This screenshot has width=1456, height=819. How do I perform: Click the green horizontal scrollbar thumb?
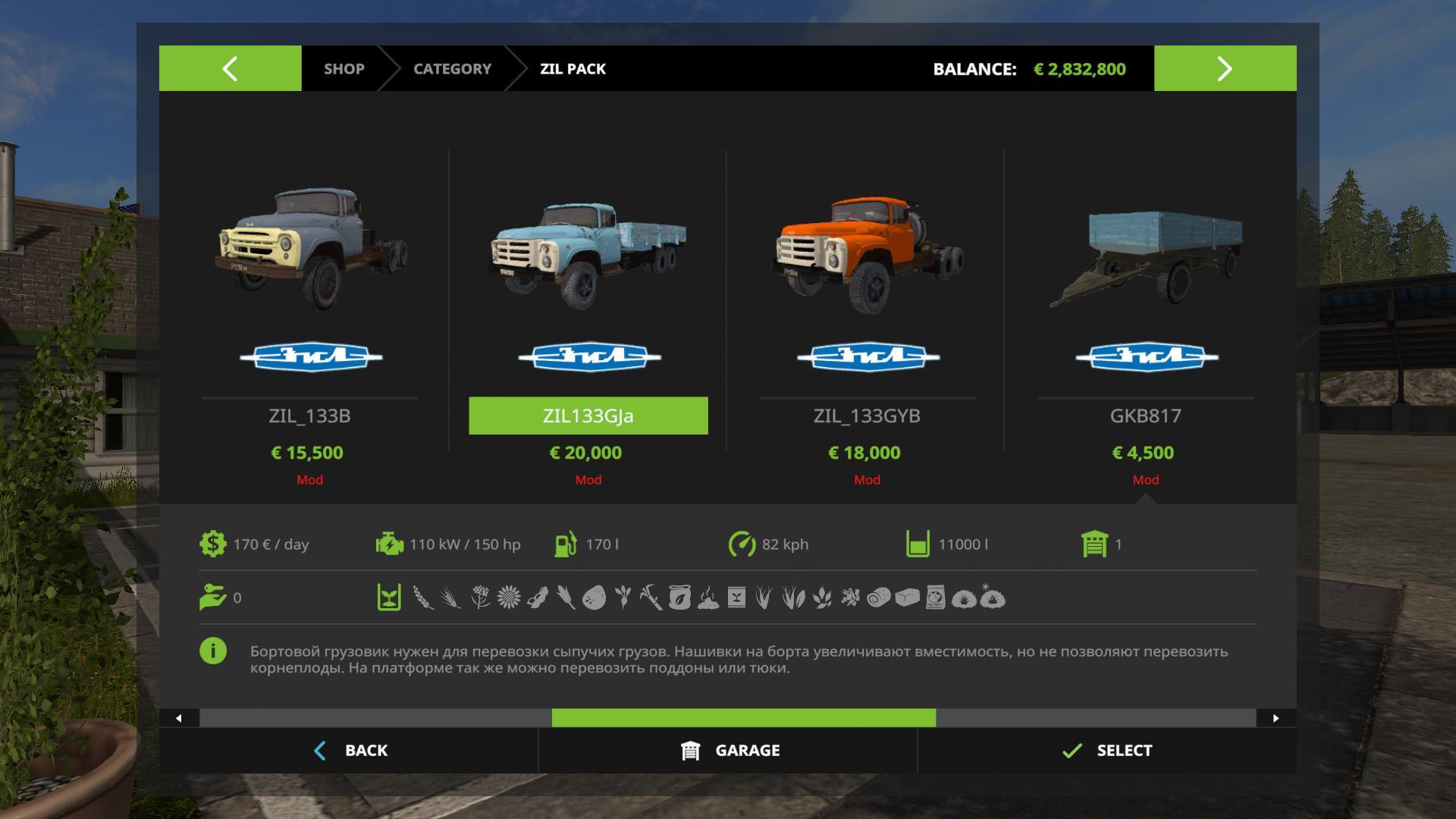click(743, 718)
